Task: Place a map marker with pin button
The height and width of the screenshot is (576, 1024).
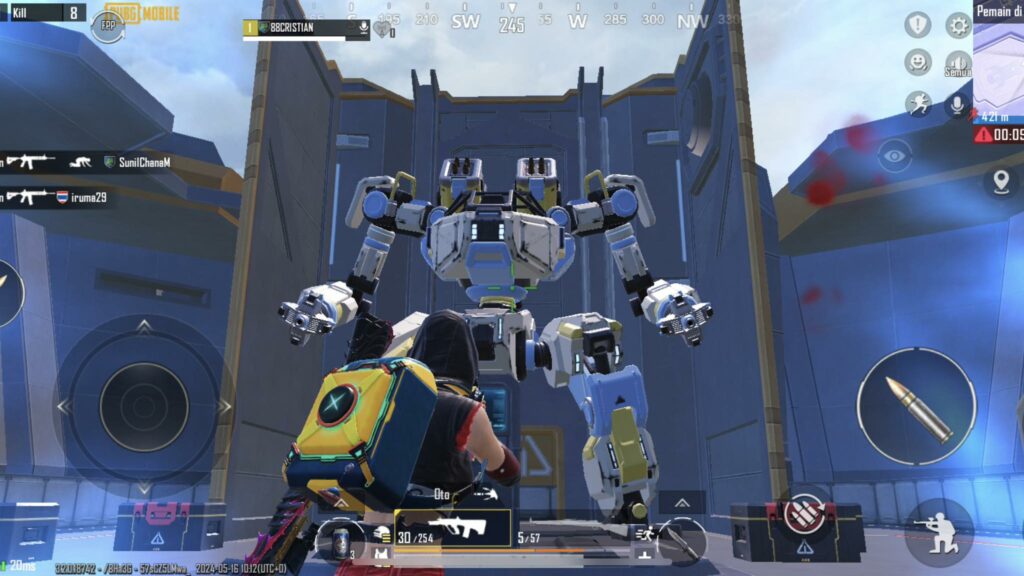Action: pos(1000,181)
